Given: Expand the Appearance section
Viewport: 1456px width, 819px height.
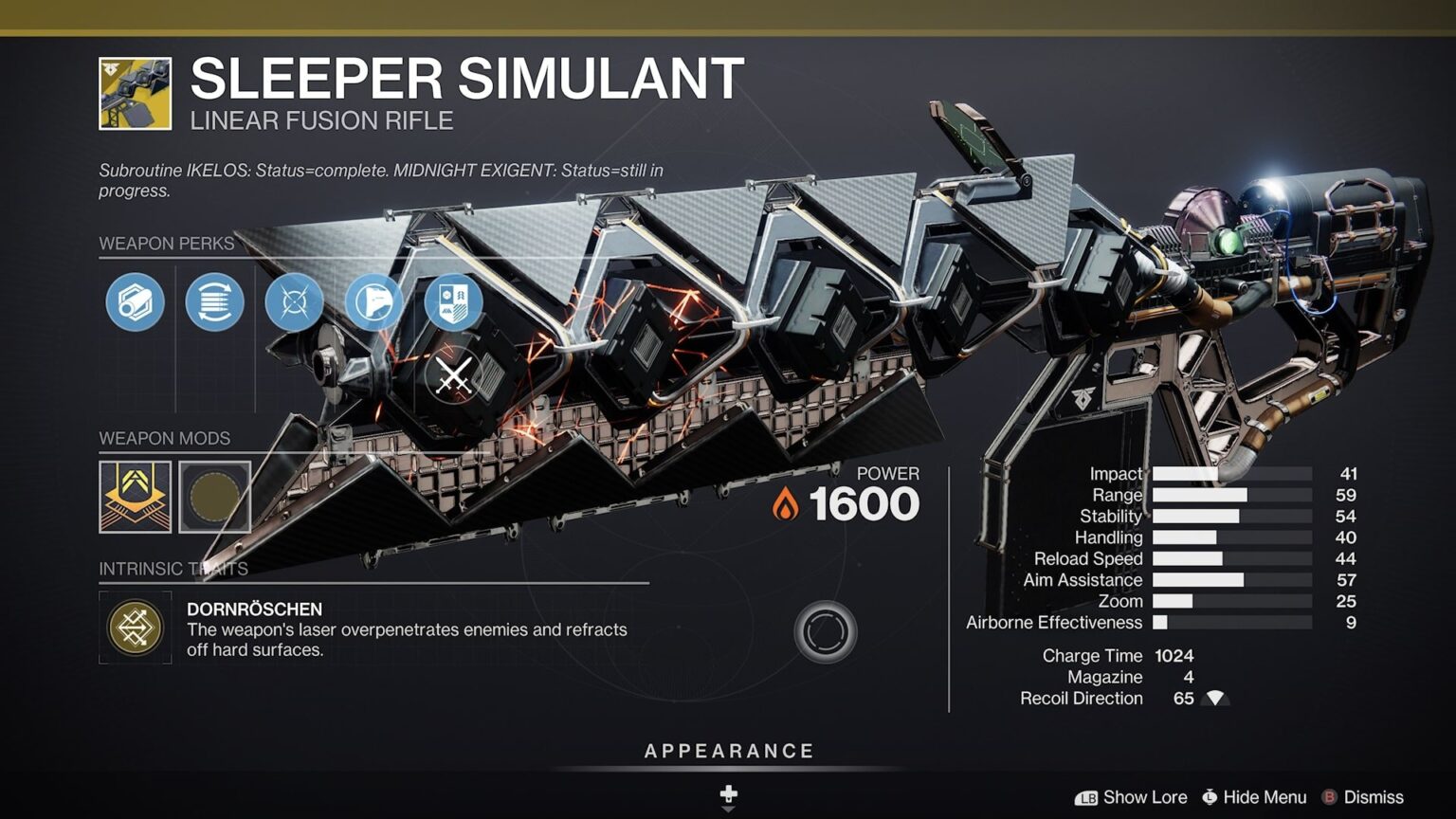Looking at the screenshot, I should click(727, 749).
